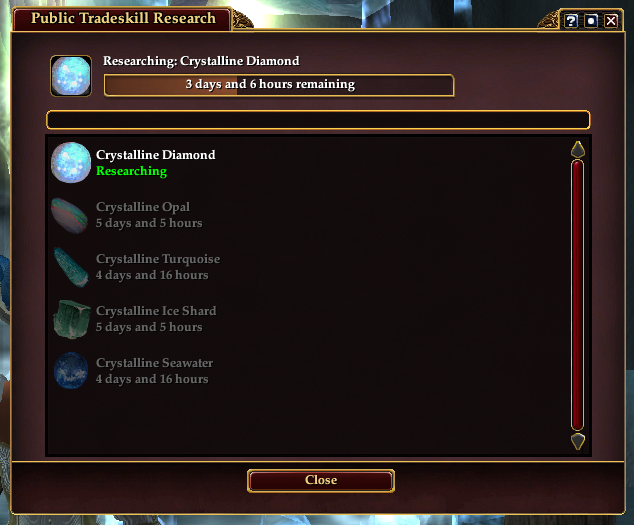Click the scroll up arrow of the list
634x525 pixels.
point(577,150)
